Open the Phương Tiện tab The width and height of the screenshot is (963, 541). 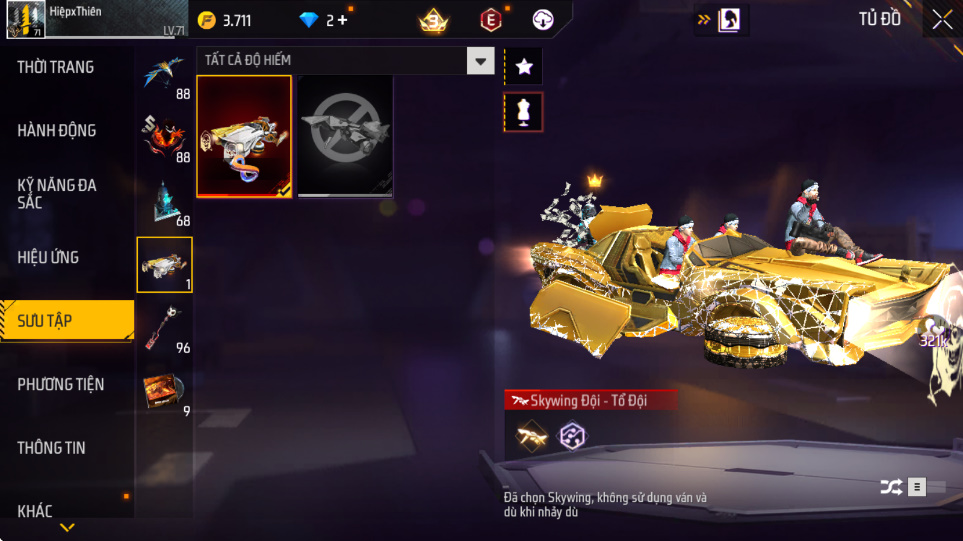61,384
